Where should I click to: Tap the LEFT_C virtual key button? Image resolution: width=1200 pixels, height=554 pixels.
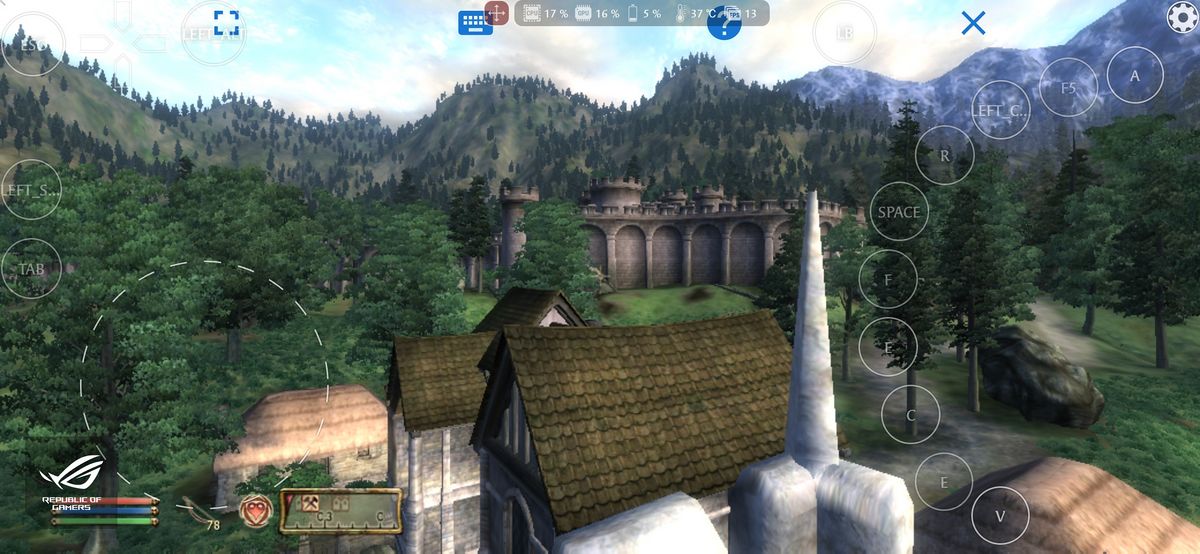(1000, 110)
